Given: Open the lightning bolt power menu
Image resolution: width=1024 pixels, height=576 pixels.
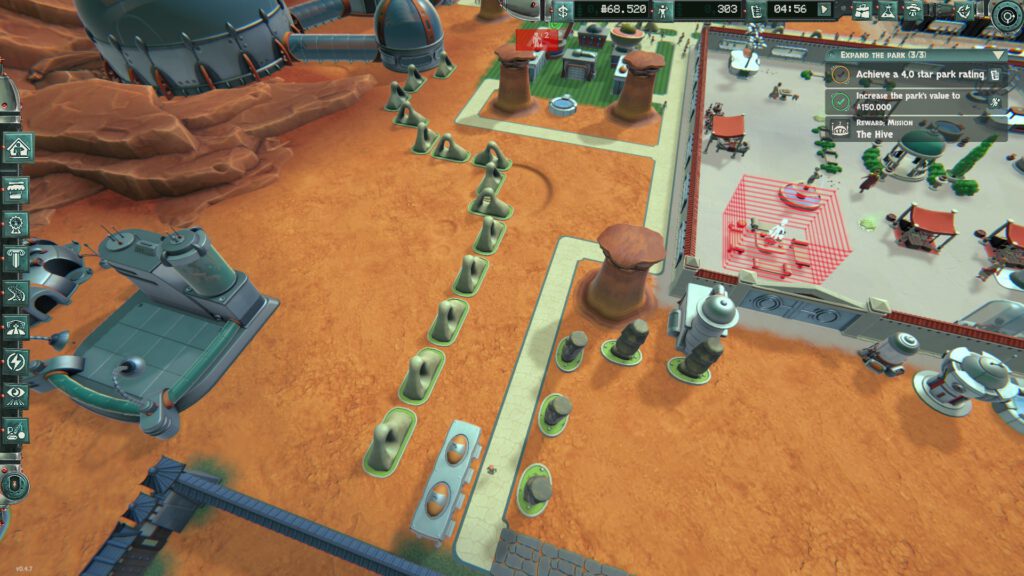Looking at the screenshot, I should click(17, 361).
